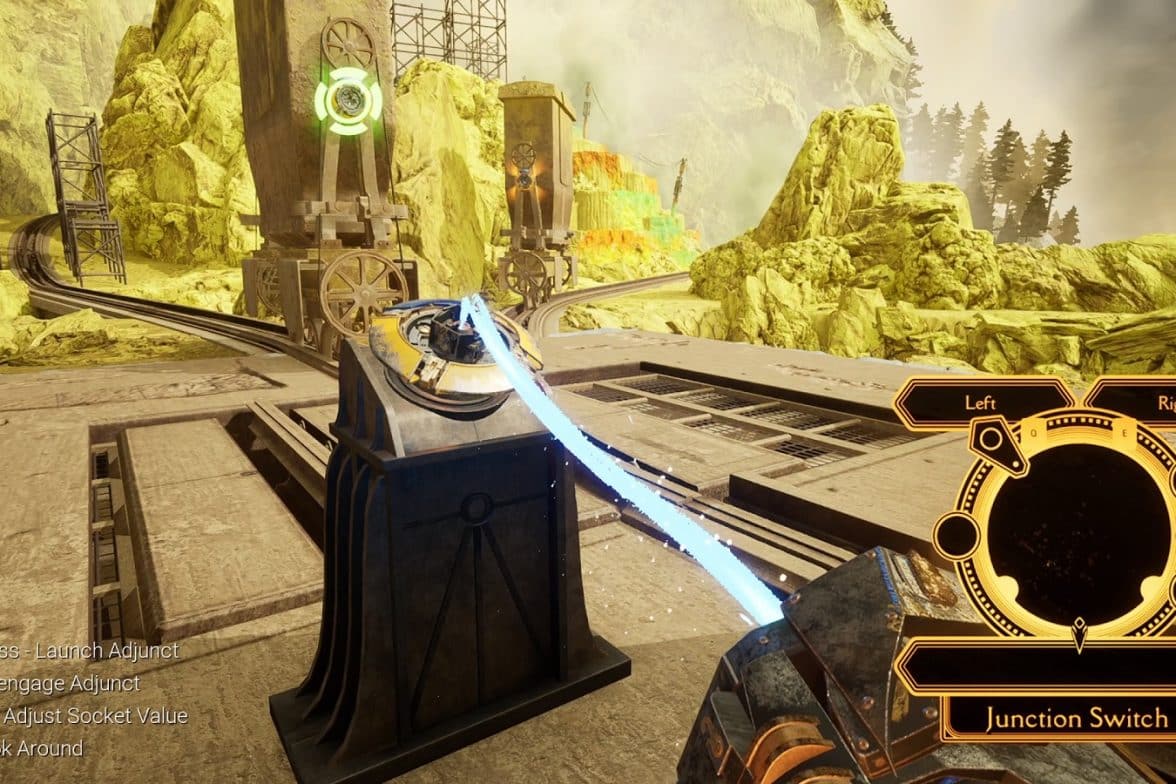Select the Left junction option
Image resolution: width=1176 pixels, height=784 pixels.
tap(982, 403)
